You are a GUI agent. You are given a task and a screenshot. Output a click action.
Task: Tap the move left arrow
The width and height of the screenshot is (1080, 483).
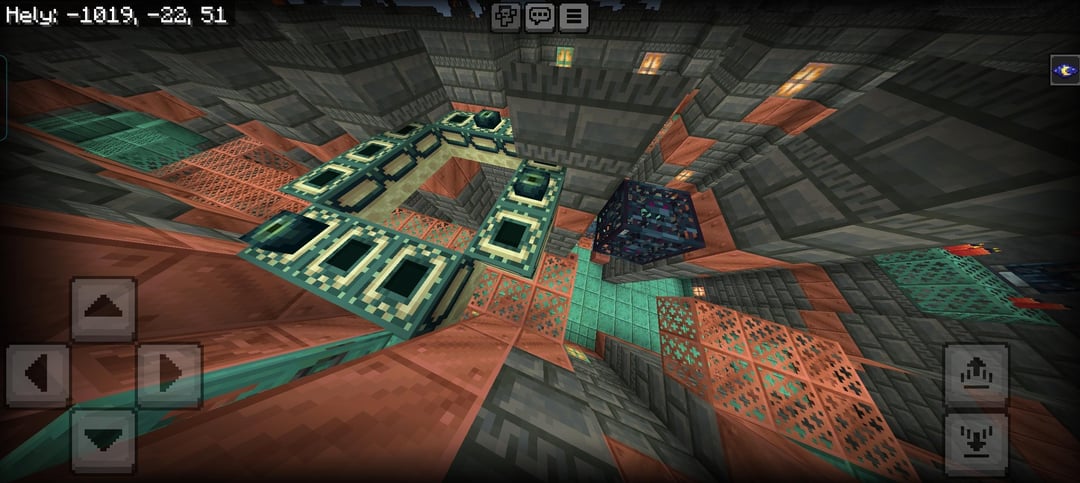tap(38, 375)
